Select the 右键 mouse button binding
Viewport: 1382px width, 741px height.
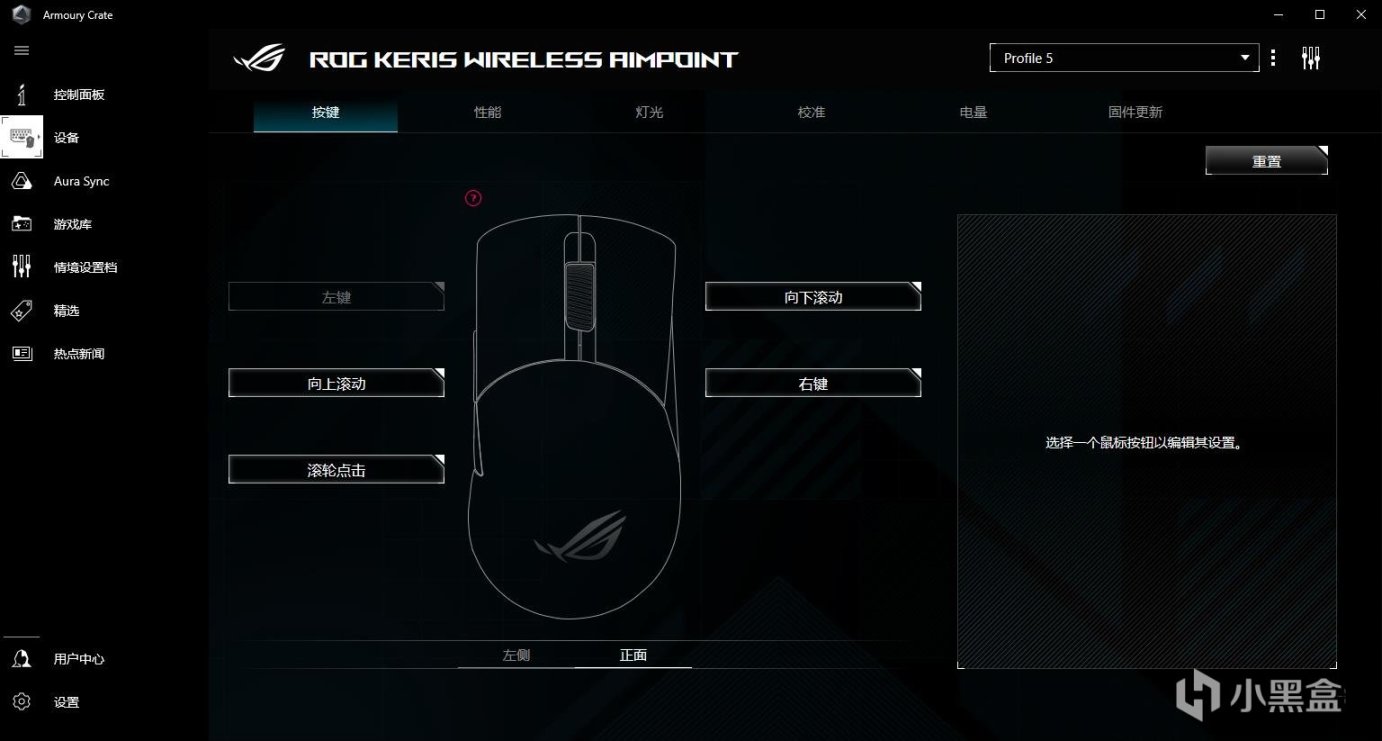click(x=812, y=382)
